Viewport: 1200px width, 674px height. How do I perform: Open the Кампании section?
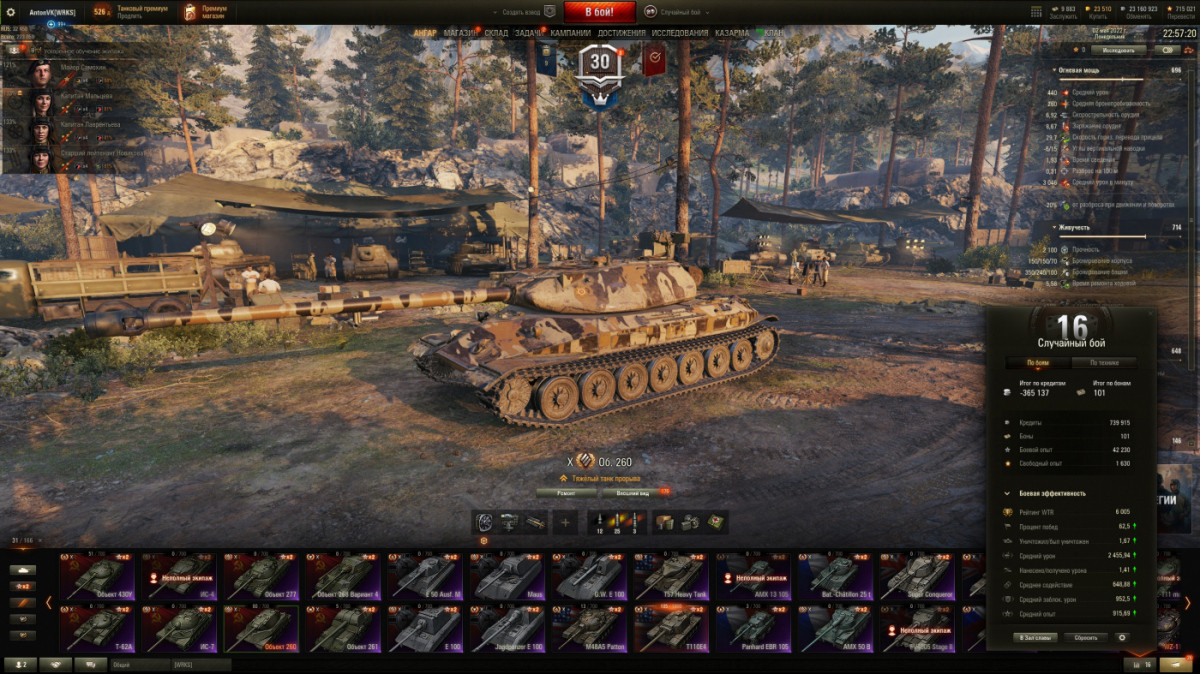570,33
